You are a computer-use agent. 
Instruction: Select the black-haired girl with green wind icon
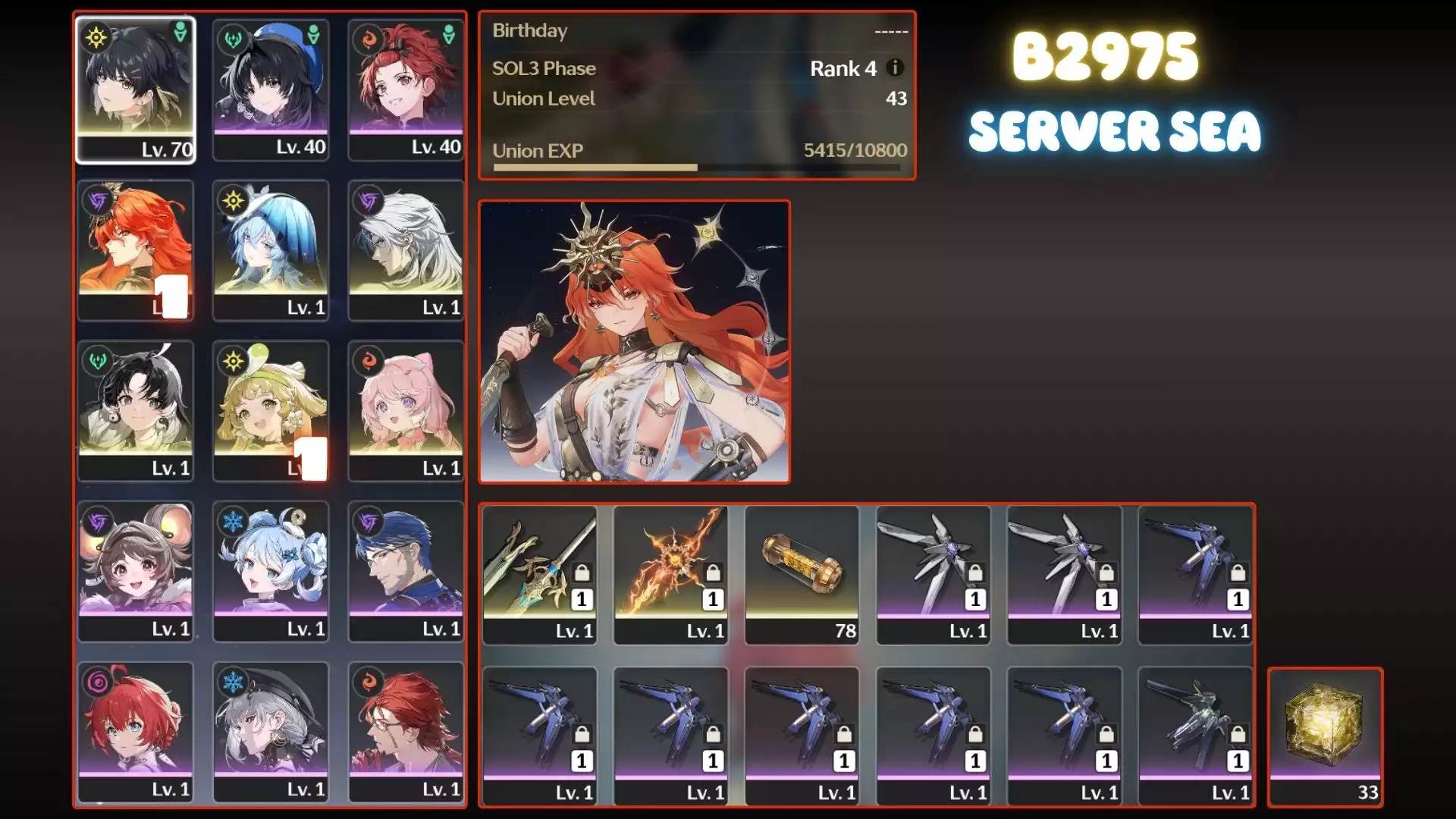pyautogui.click(x=136, y=411)
